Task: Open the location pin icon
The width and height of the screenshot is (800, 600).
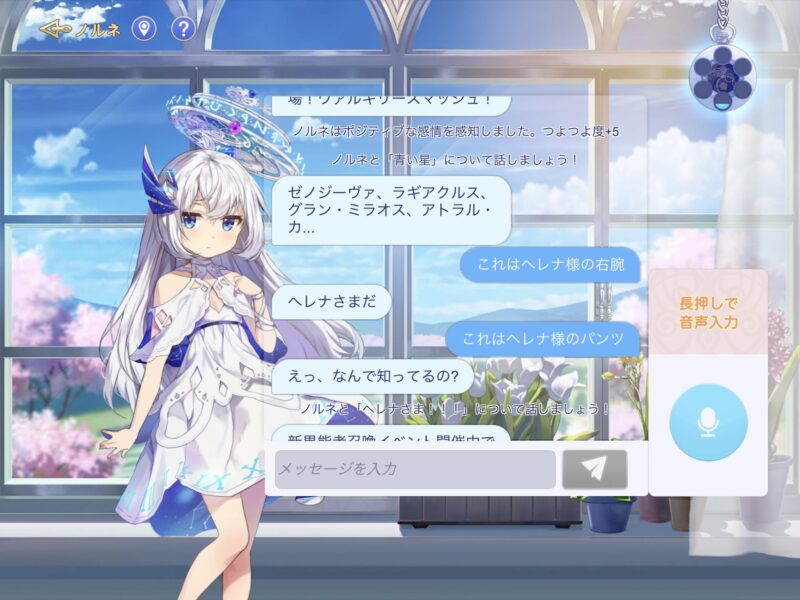Action: point(145,29)
